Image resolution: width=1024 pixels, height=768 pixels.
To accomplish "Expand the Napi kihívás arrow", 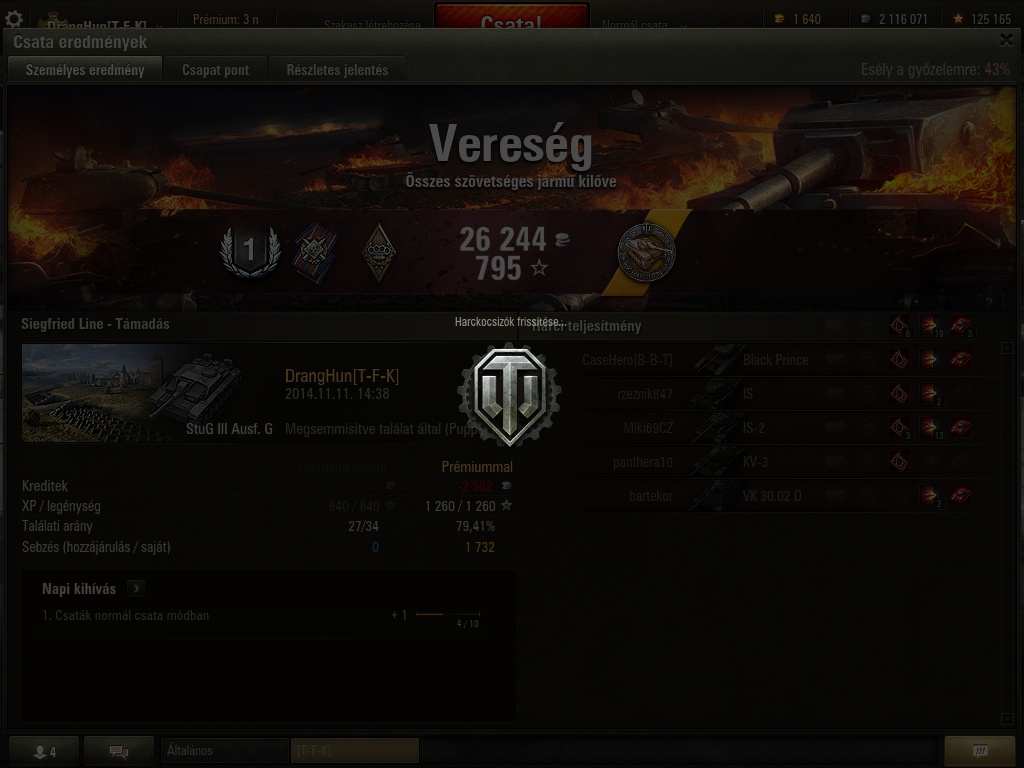I will [x=136, y=589].
